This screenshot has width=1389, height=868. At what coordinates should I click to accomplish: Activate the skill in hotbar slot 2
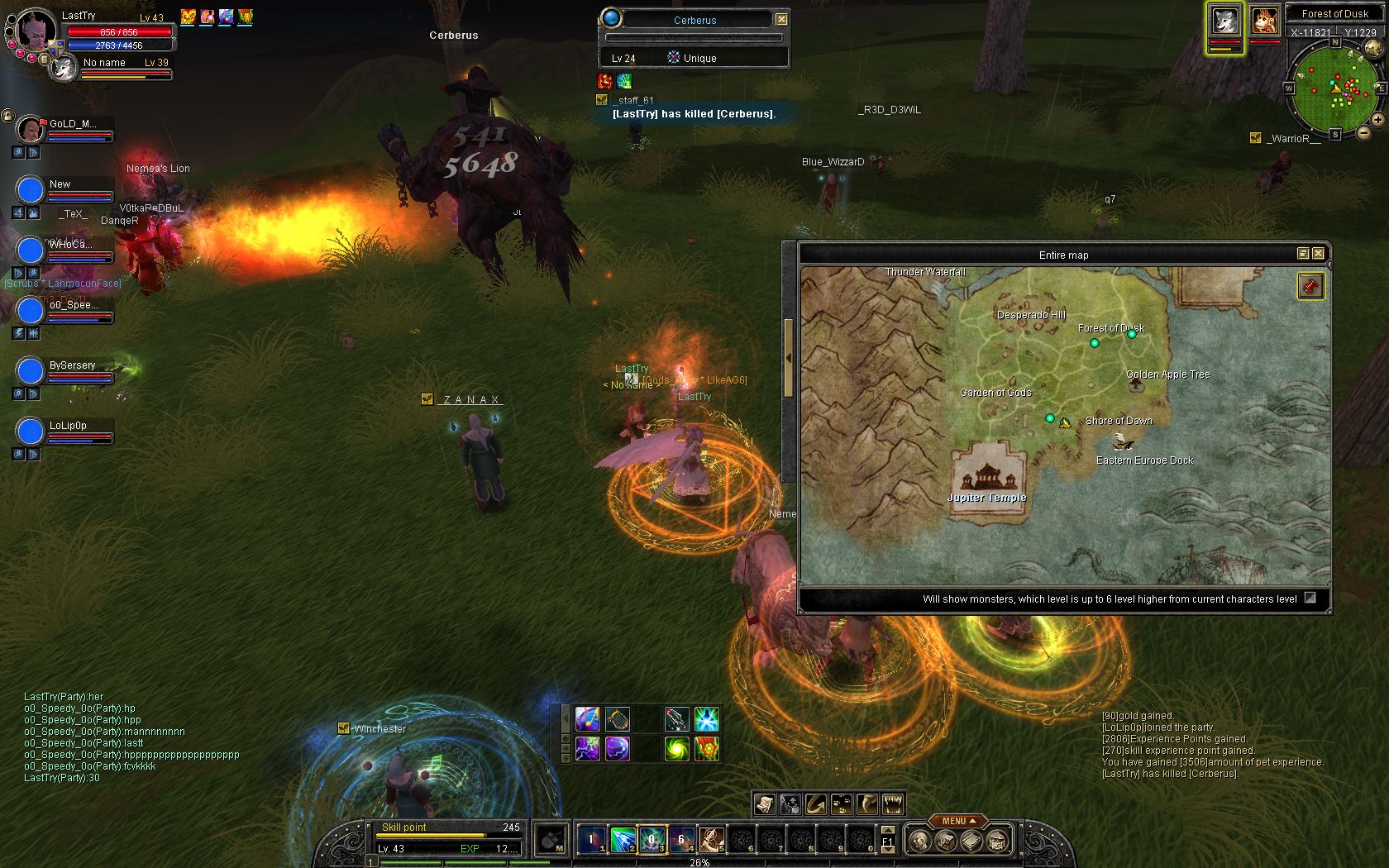coord(622,840)
